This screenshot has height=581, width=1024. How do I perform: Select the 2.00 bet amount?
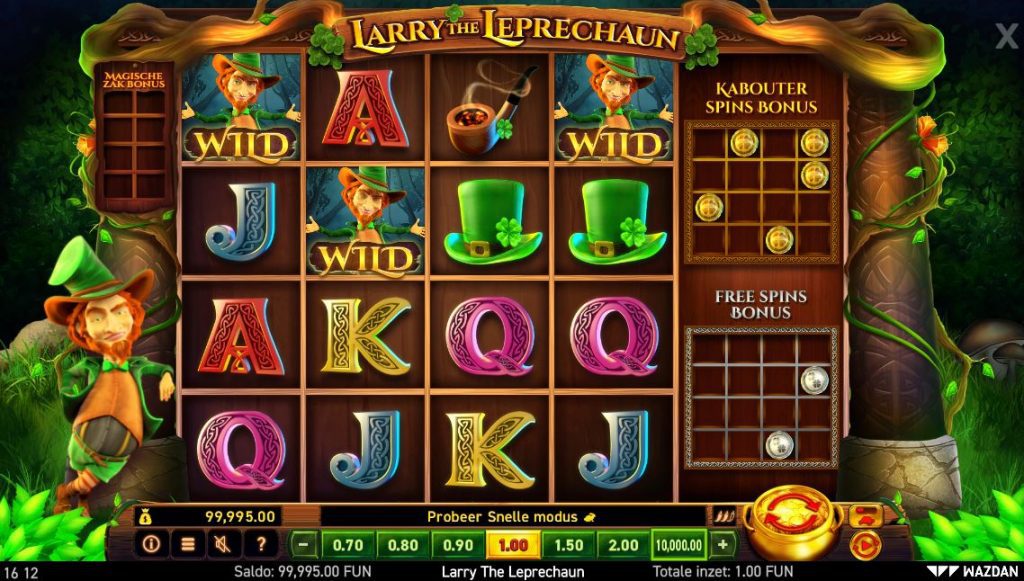(623, 546)
